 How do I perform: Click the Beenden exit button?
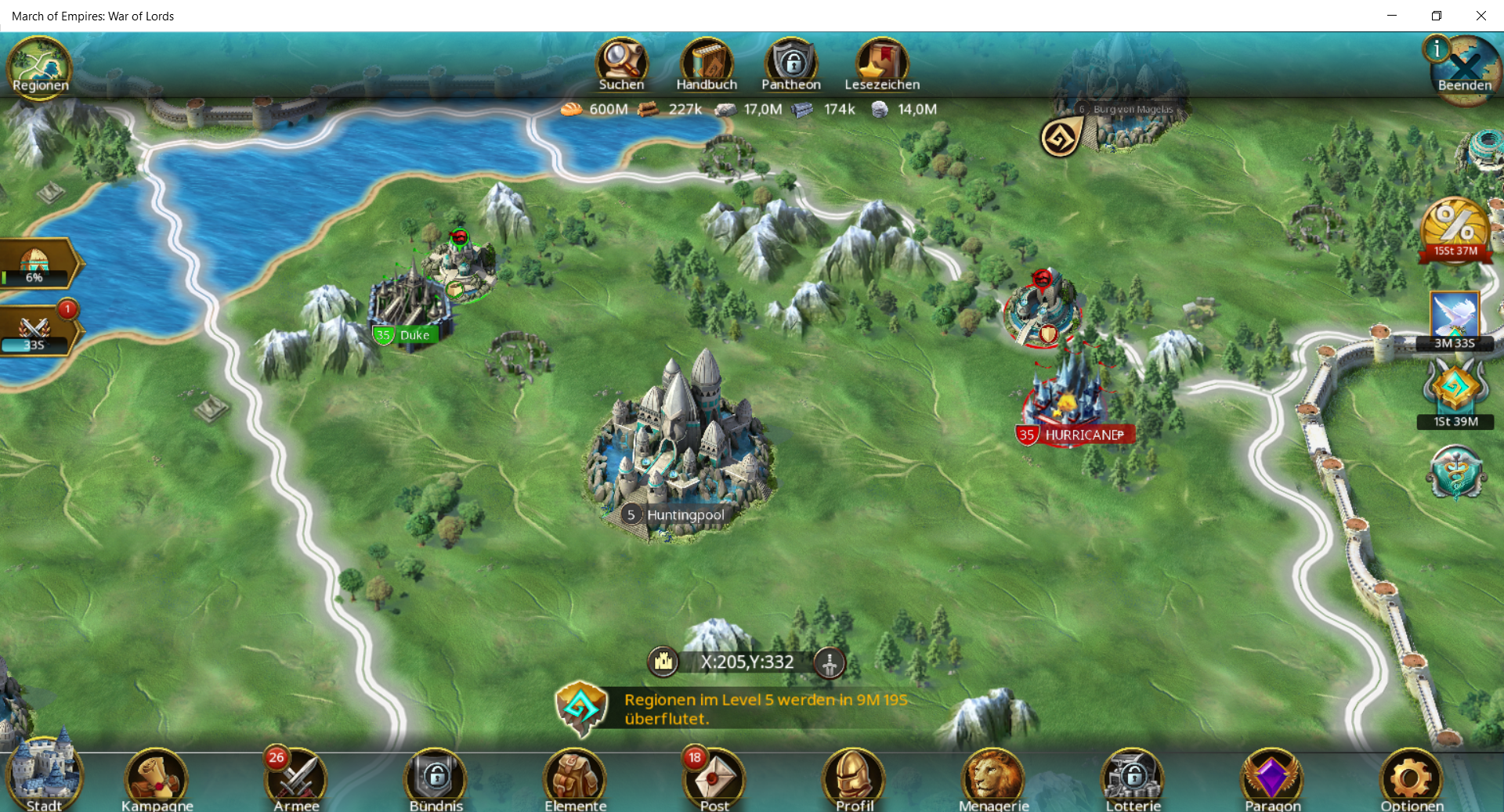pyautogui.click(x=1464, y=69)
